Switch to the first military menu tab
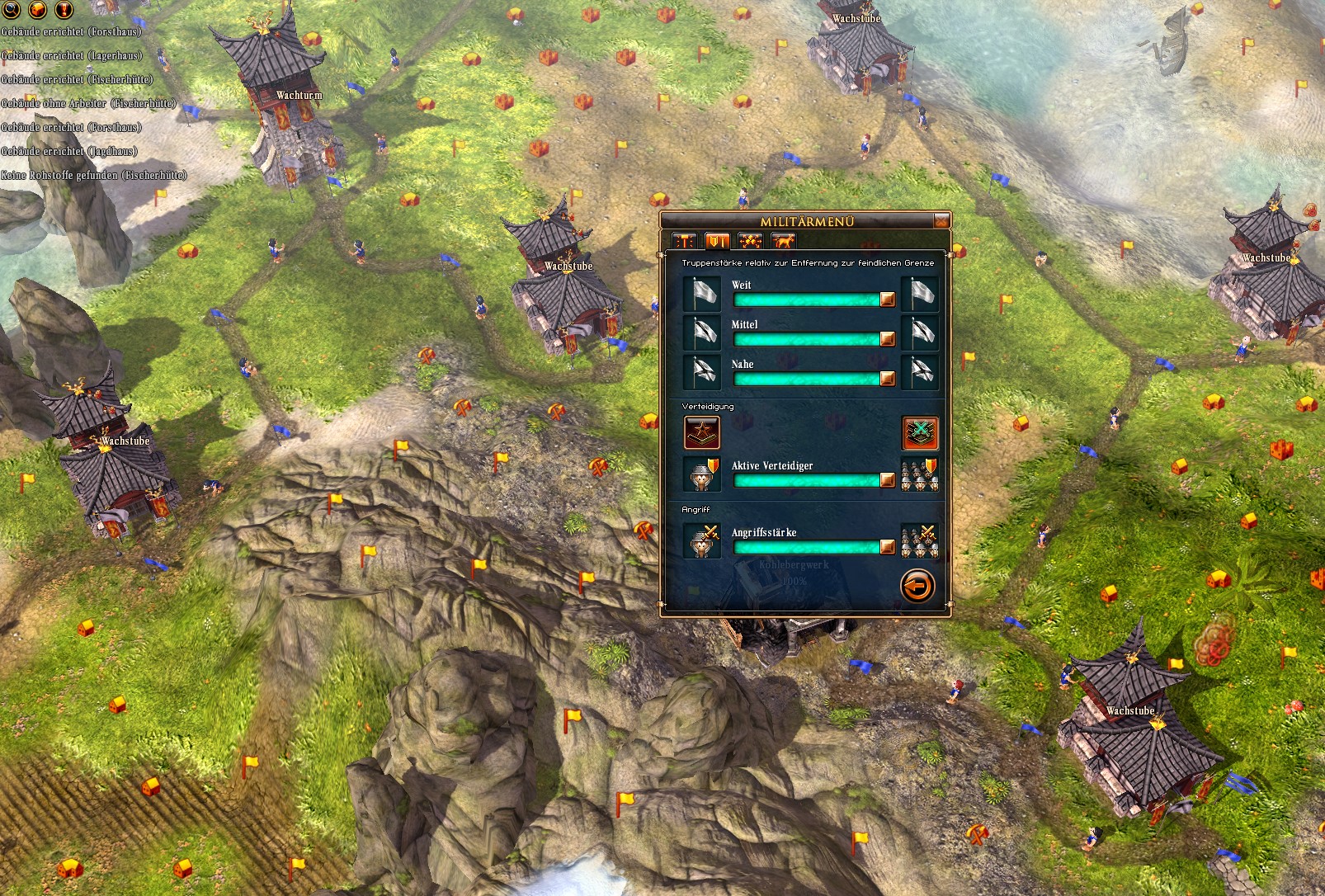1325x896 pixels. tap(685, 241)
